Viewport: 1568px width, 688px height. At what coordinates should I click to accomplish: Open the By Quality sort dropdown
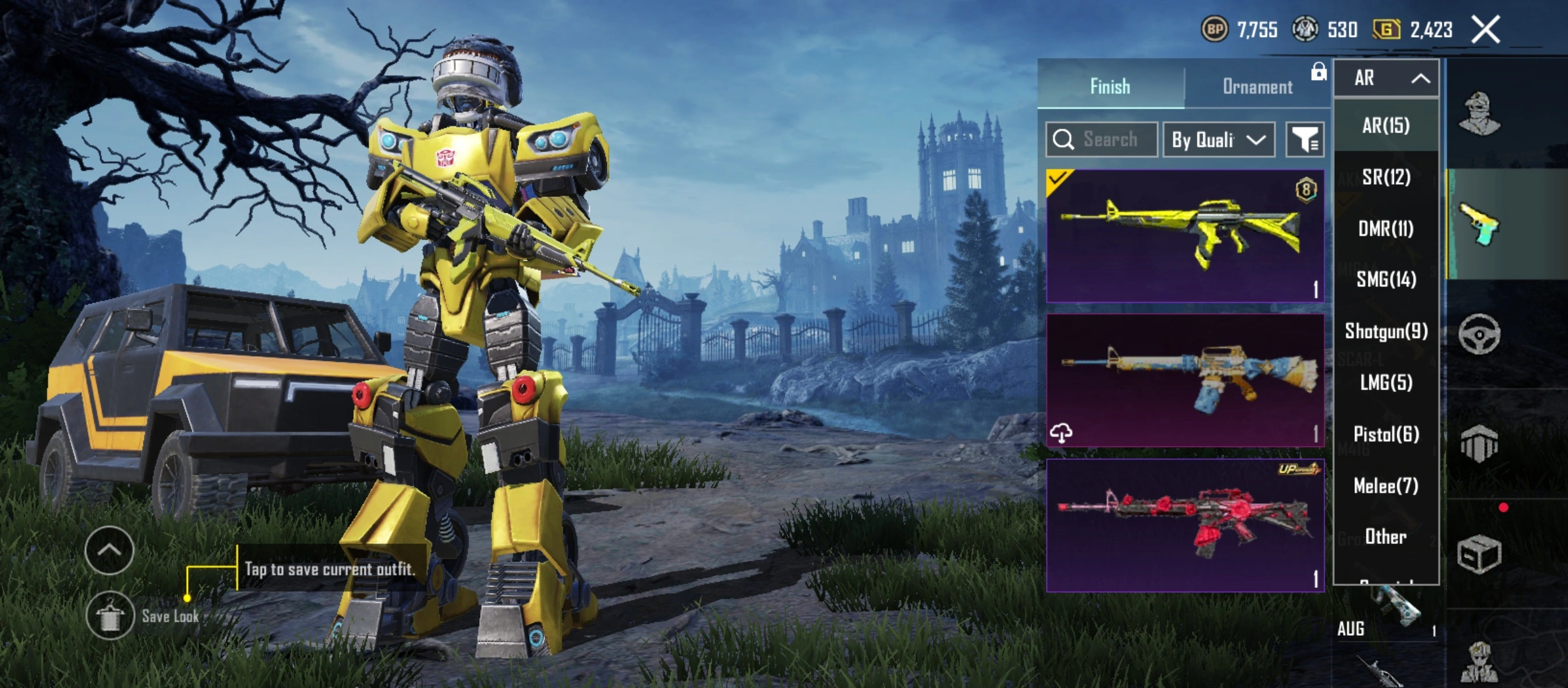pyautogui.click(x=1218, y=140)
